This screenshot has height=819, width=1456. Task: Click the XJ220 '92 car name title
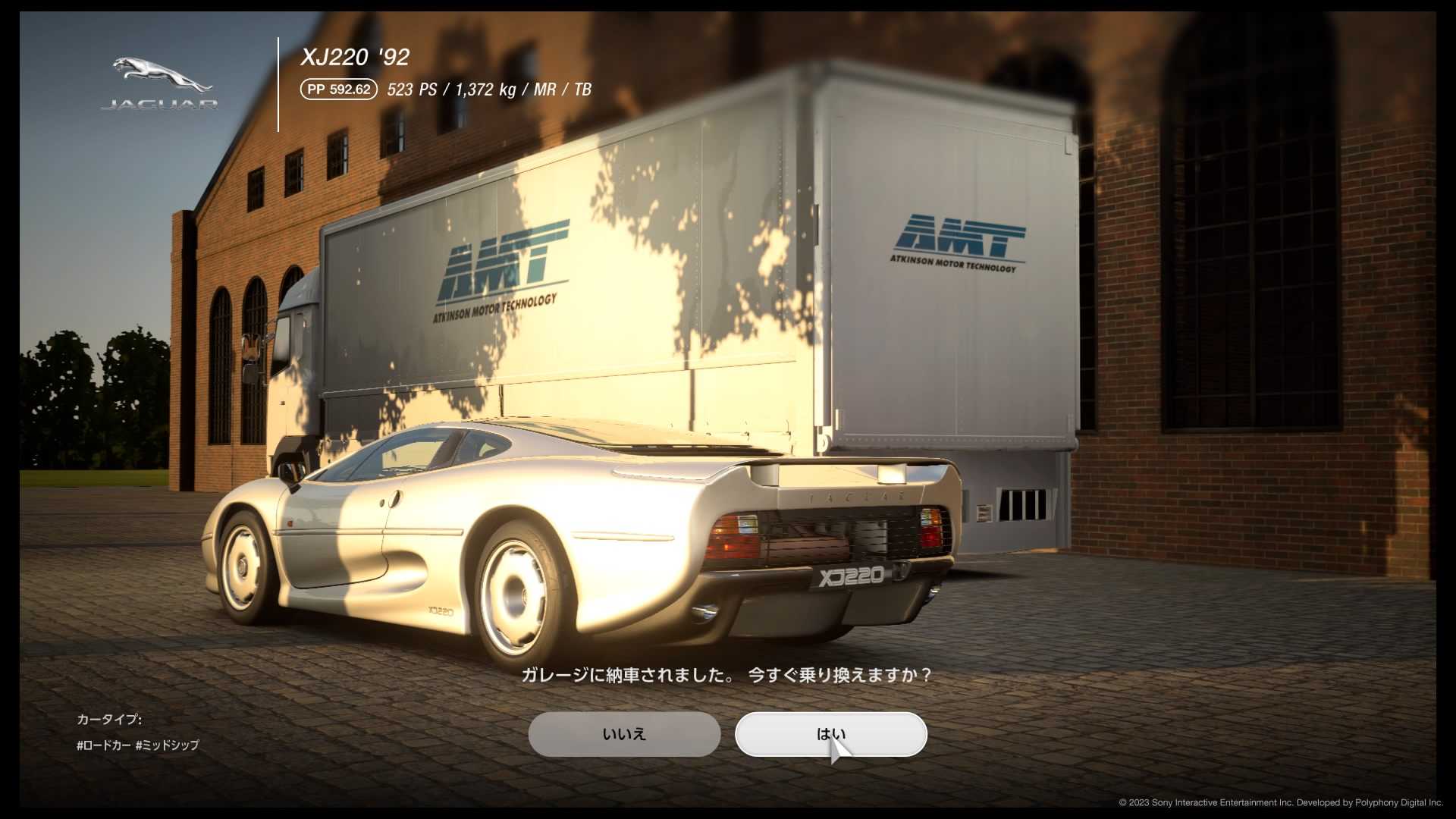(x=353, y=57)
